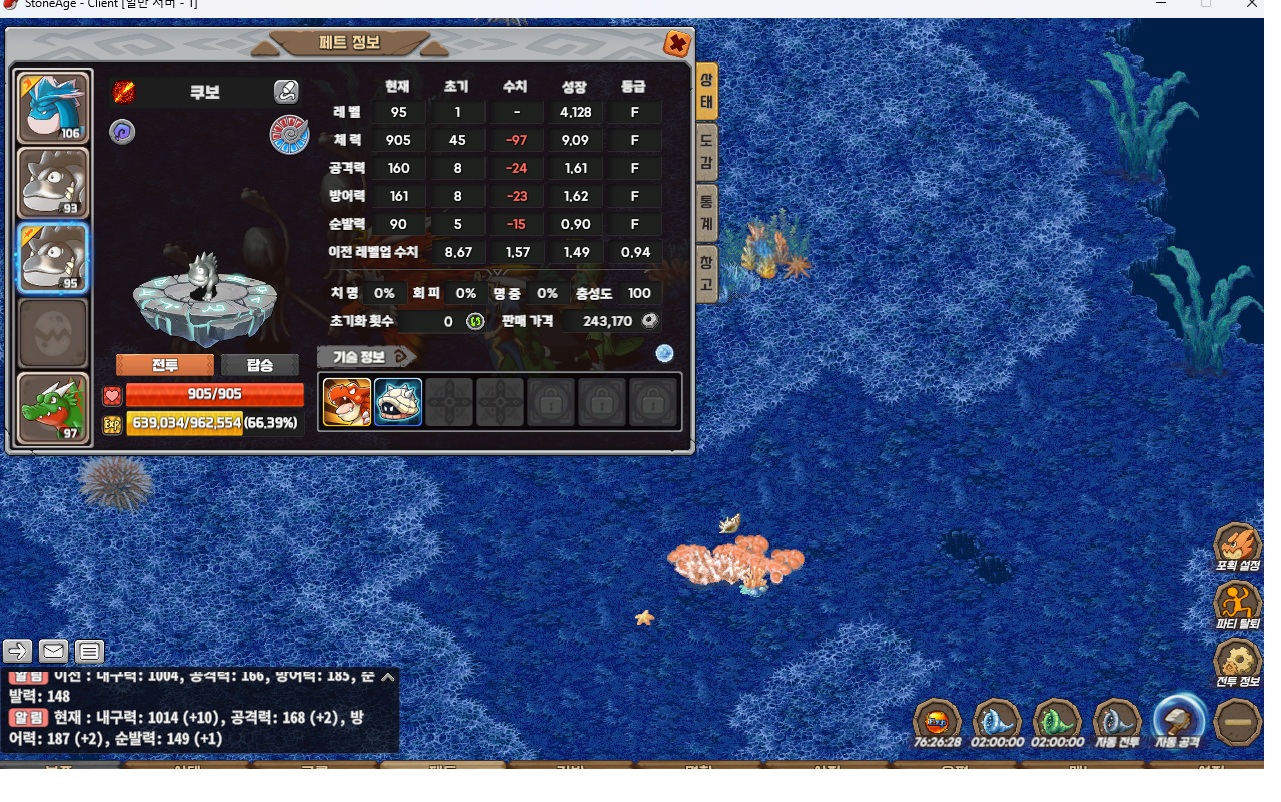
Task: Select the spiked shell skill slot
Action: click(398, 402)
